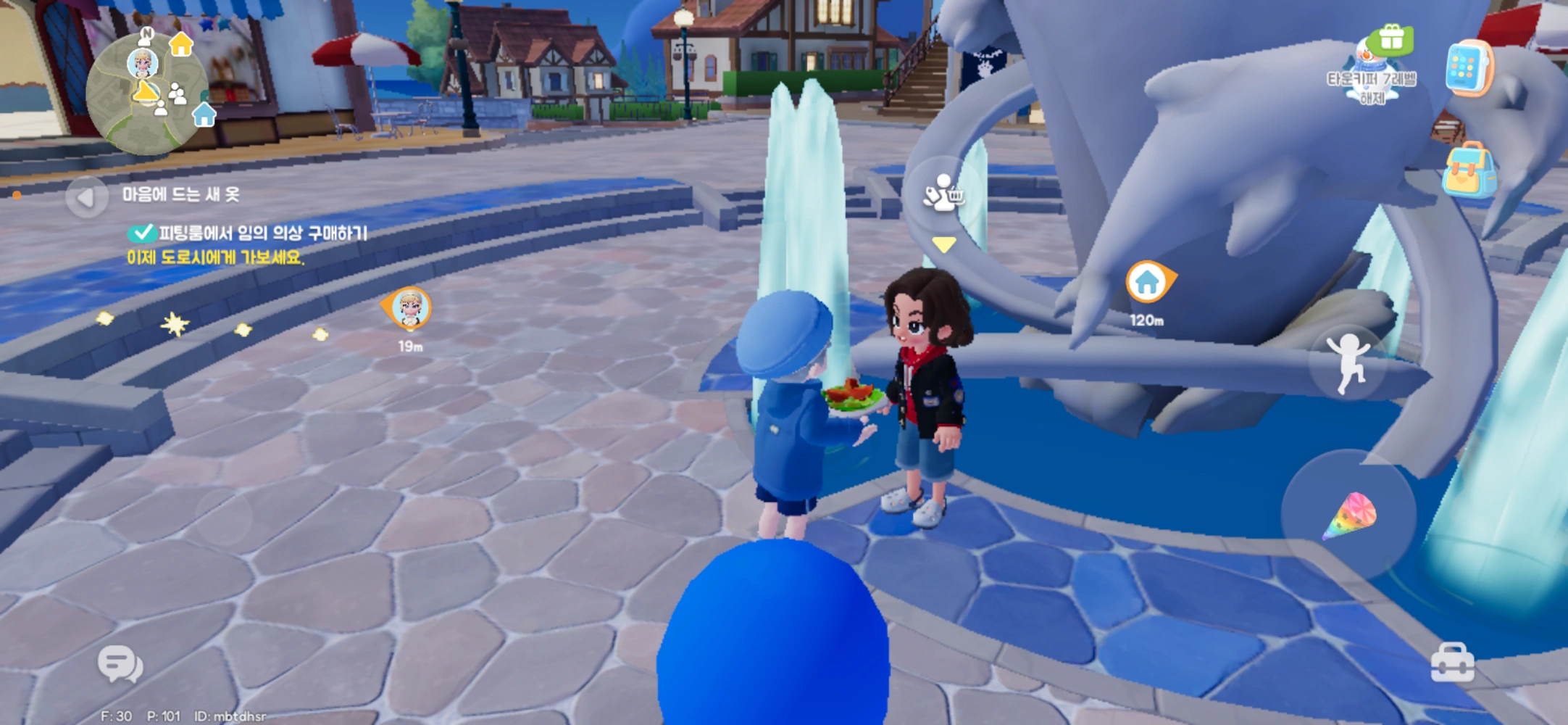
Task: Collapse the quest tracker with the arrow button
Action: point(86,196)
